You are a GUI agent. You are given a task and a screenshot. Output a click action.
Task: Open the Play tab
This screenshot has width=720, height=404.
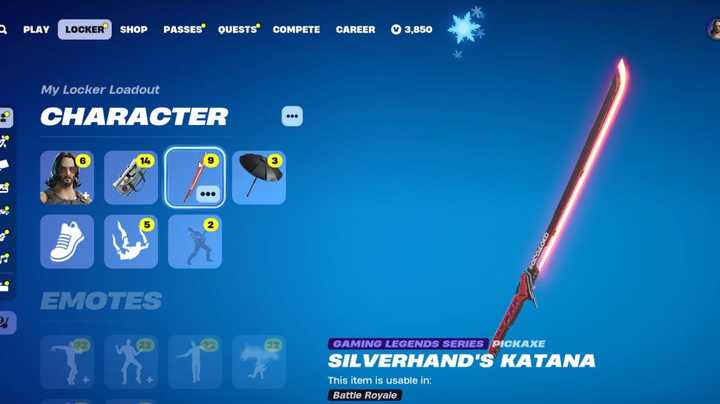[x=36, y=30]
